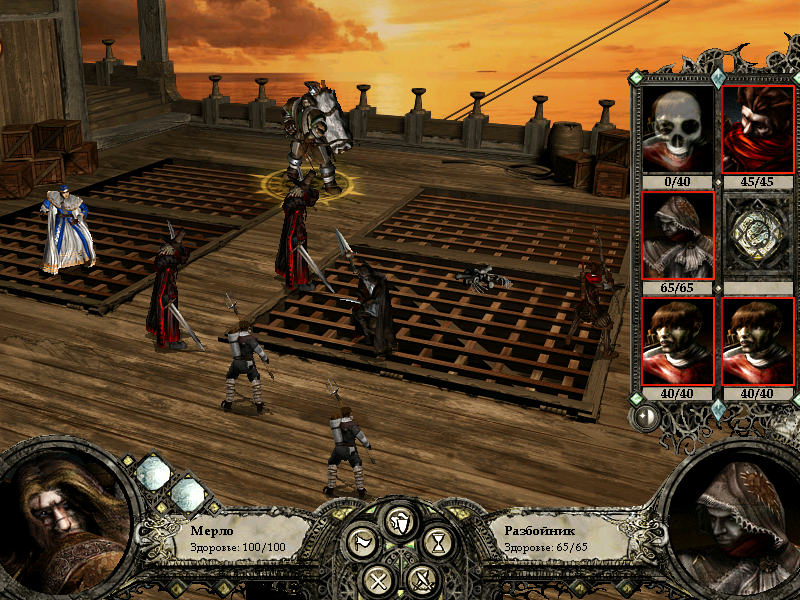The image size is (800, 600).
Task: Activate the Defend shield-and-helmet button
Action: point(400,521)
